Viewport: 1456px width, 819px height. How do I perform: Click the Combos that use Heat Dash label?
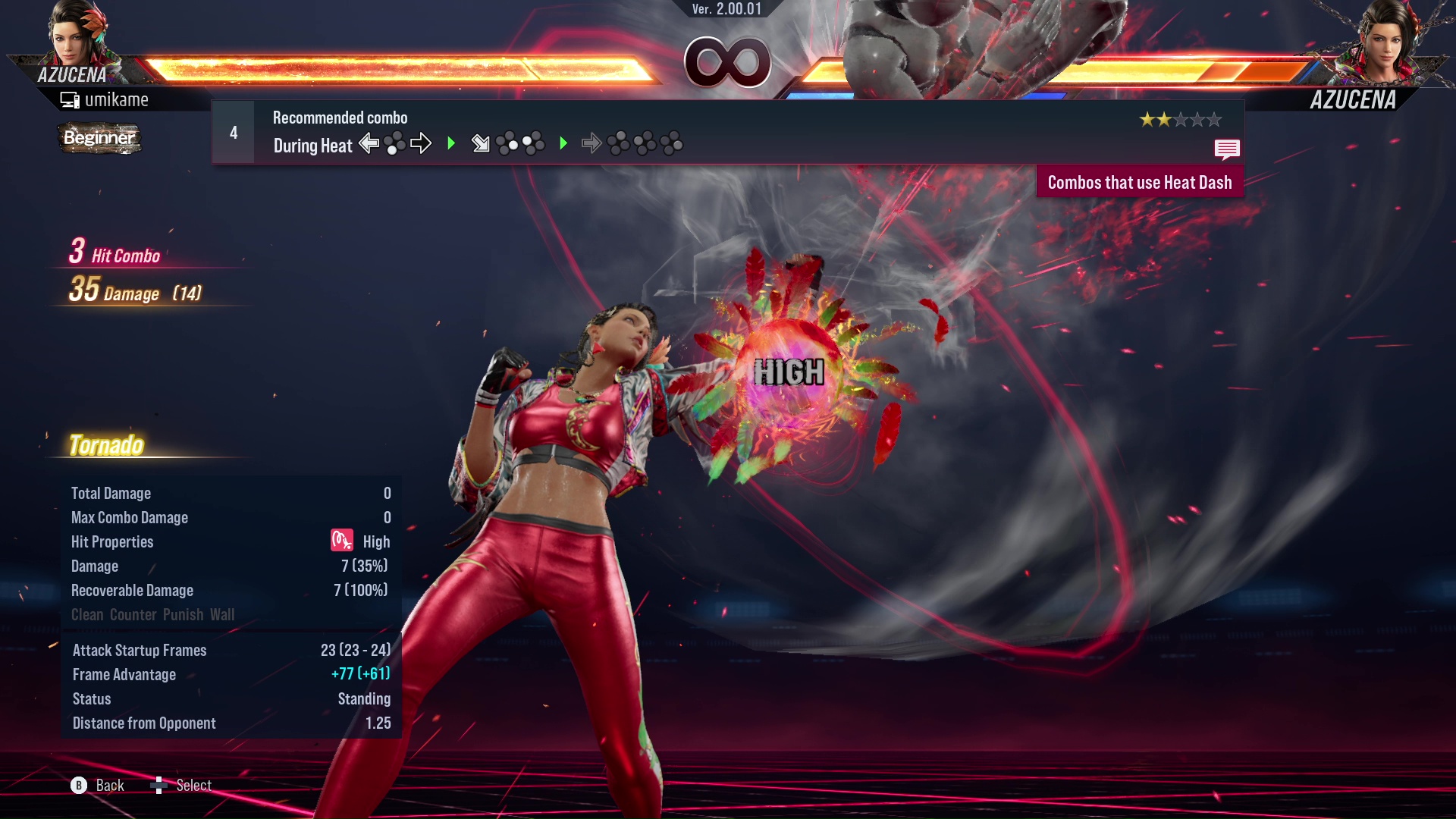1139,183
